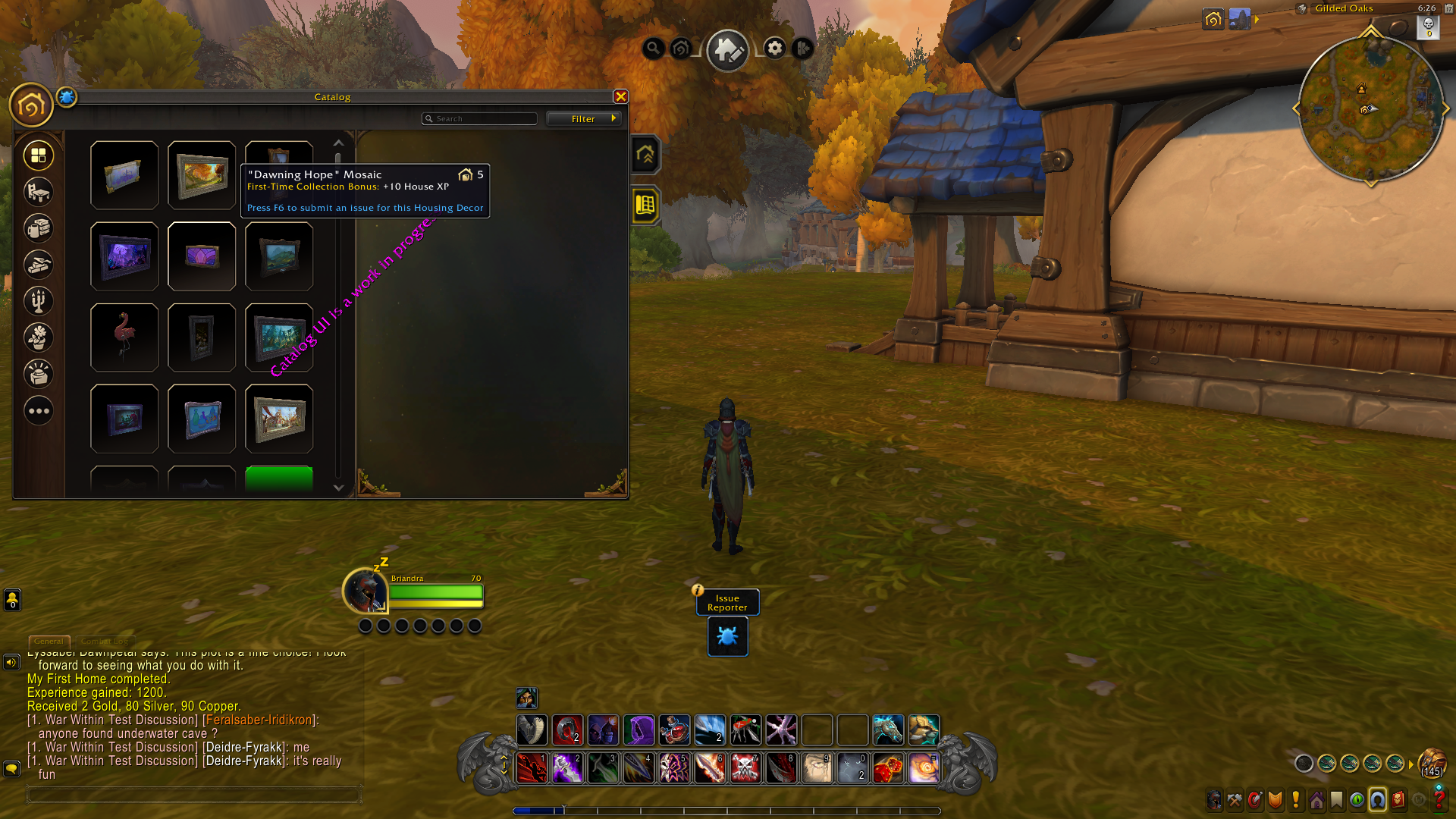Use the red potion flasks item

[674, 730]
